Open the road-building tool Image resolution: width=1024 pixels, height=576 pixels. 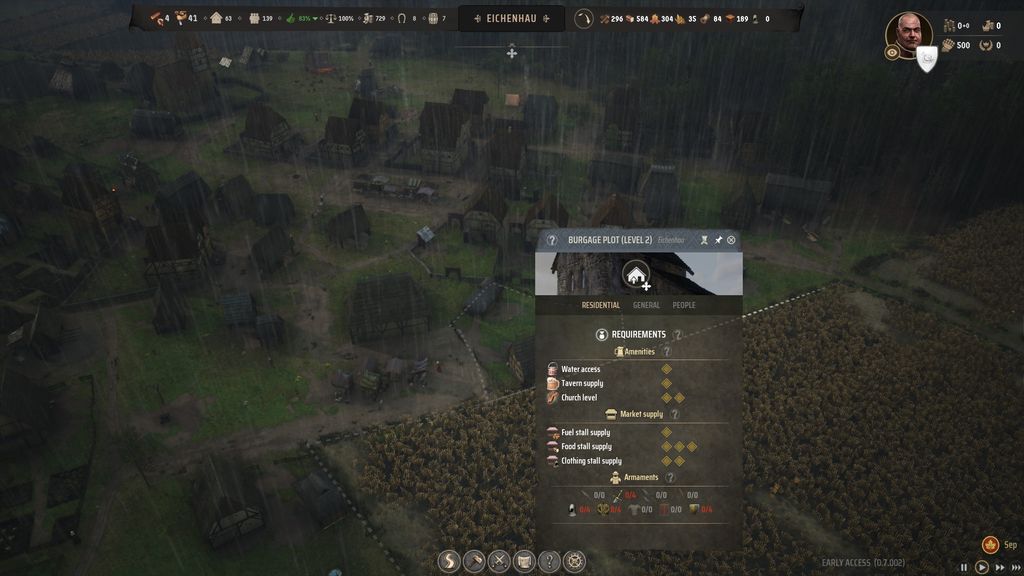[450, 562]
